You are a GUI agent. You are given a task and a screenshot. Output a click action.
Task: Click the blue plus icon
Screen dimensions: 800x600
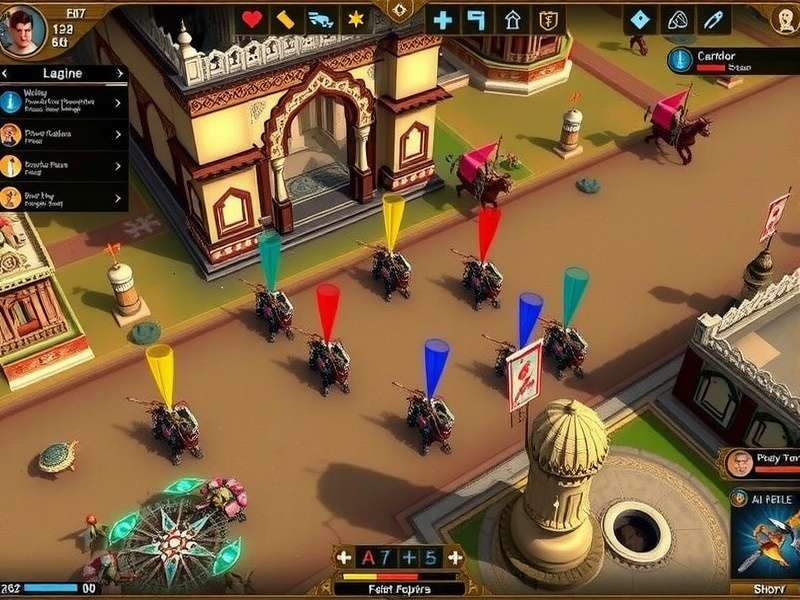(x=442, y=19)
